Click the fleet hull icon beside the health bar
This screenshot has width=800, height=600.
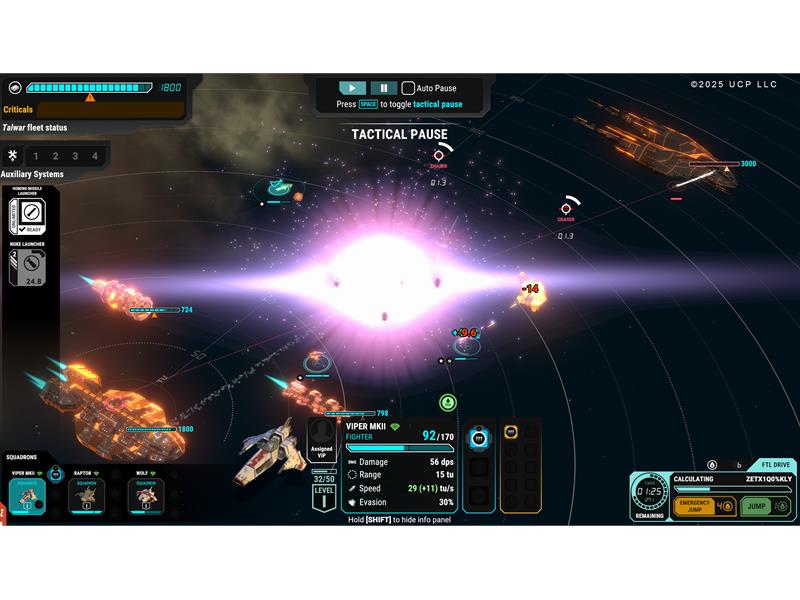pyautogui.click(x=15, y=88)
